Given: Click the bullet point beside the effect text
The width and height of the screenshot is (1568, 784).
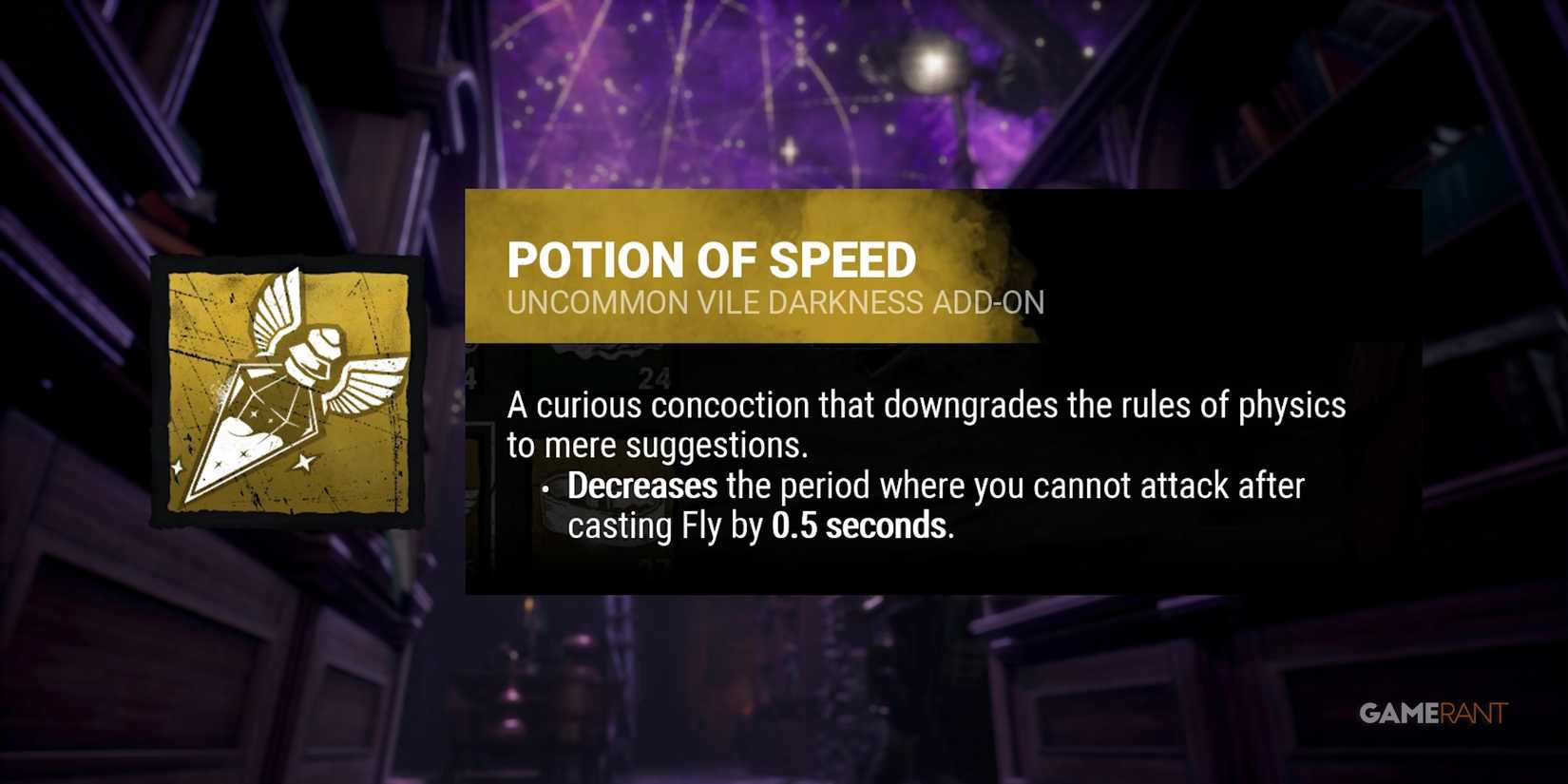Looking at the screenshot, I should coord(545,489).
